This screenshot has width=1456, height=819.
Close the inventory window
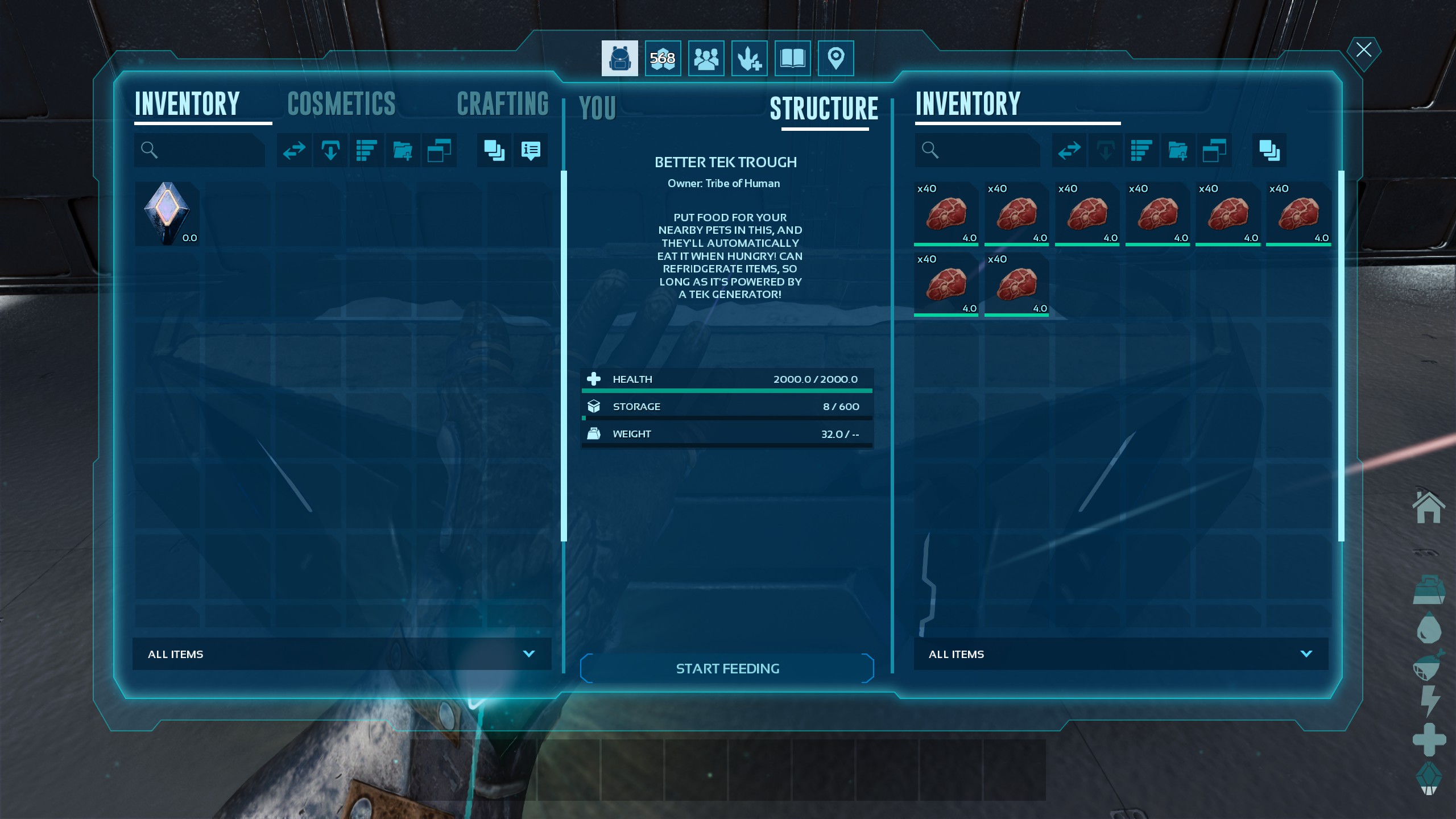[x=1363, y=50]
